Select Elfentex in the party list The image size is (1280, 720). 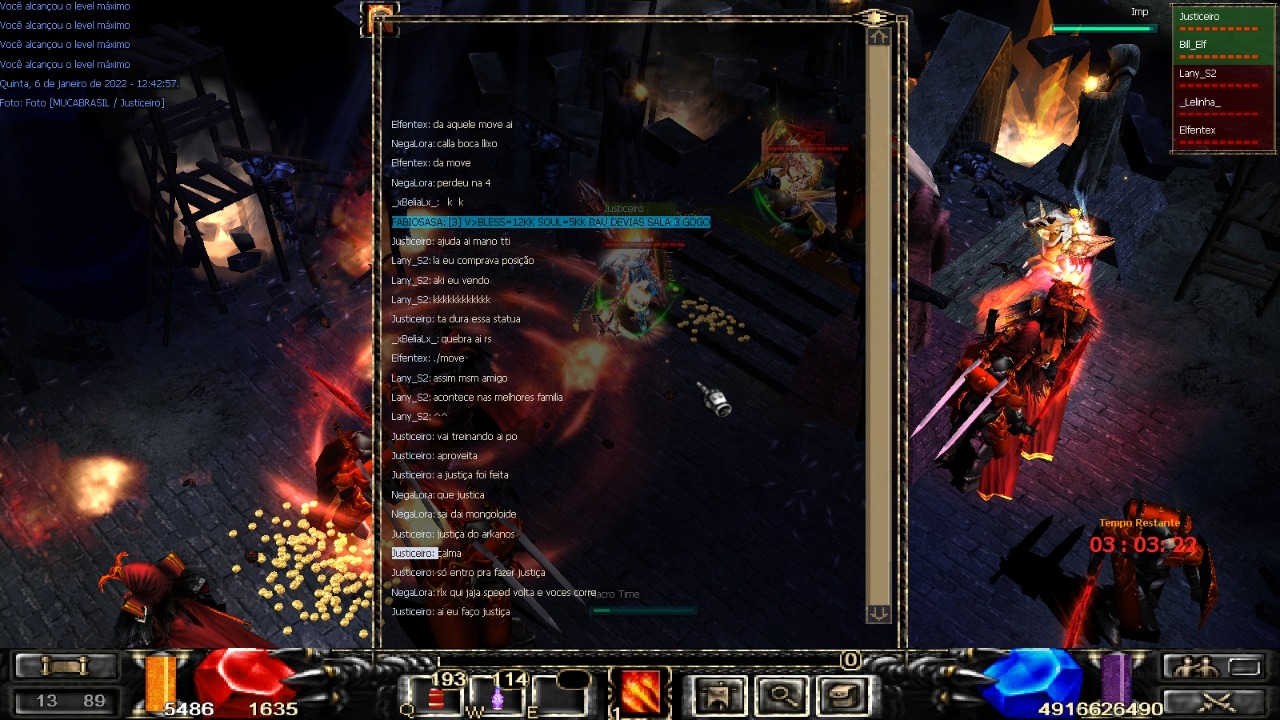(1223, 131)
